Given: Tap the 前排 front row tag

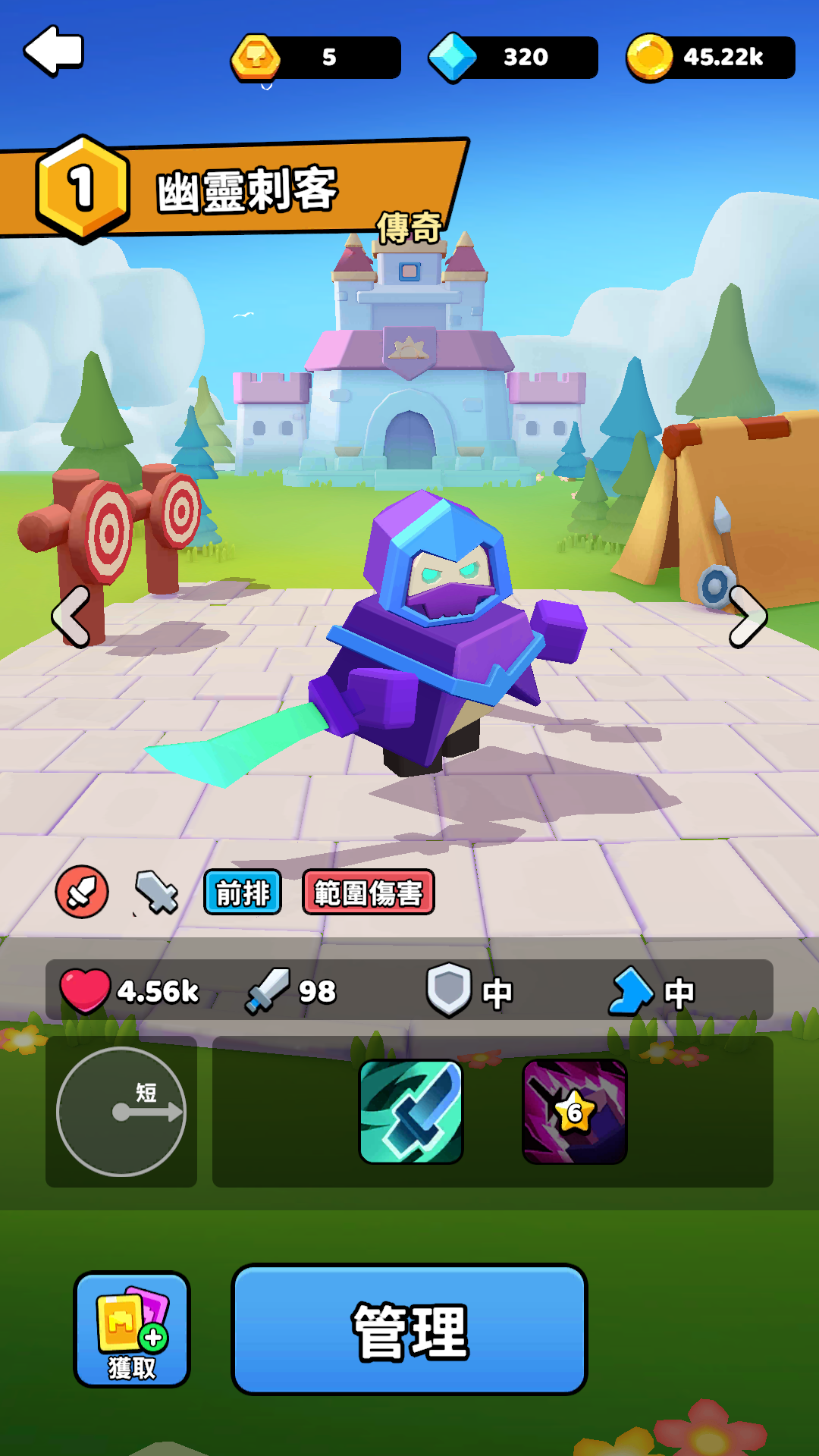Looking at the screenshot, I should 243,893.
